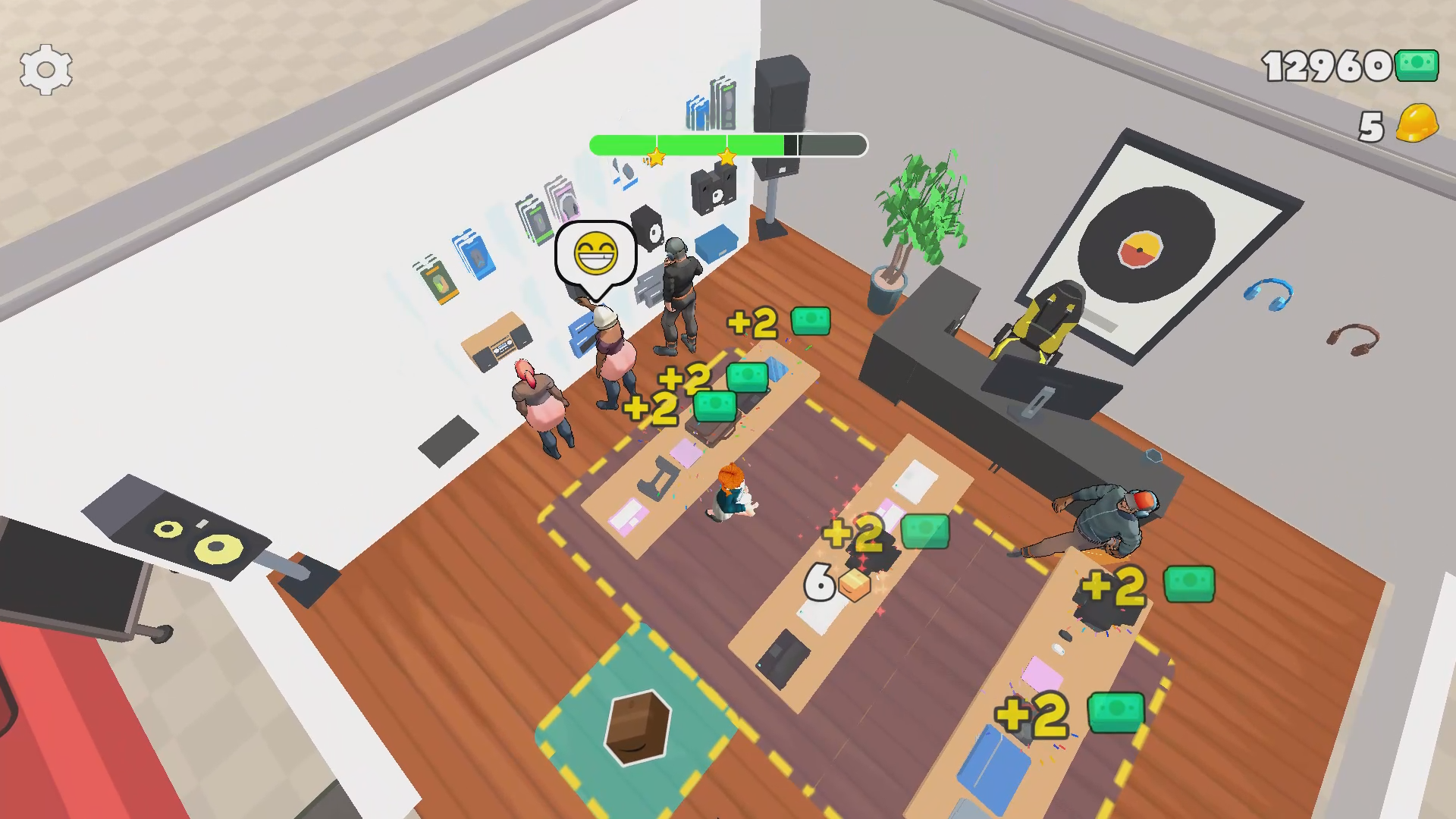Collect the +2 cash near the front counter
Viewport: 1456px width, 819px height.
(776, 322)
